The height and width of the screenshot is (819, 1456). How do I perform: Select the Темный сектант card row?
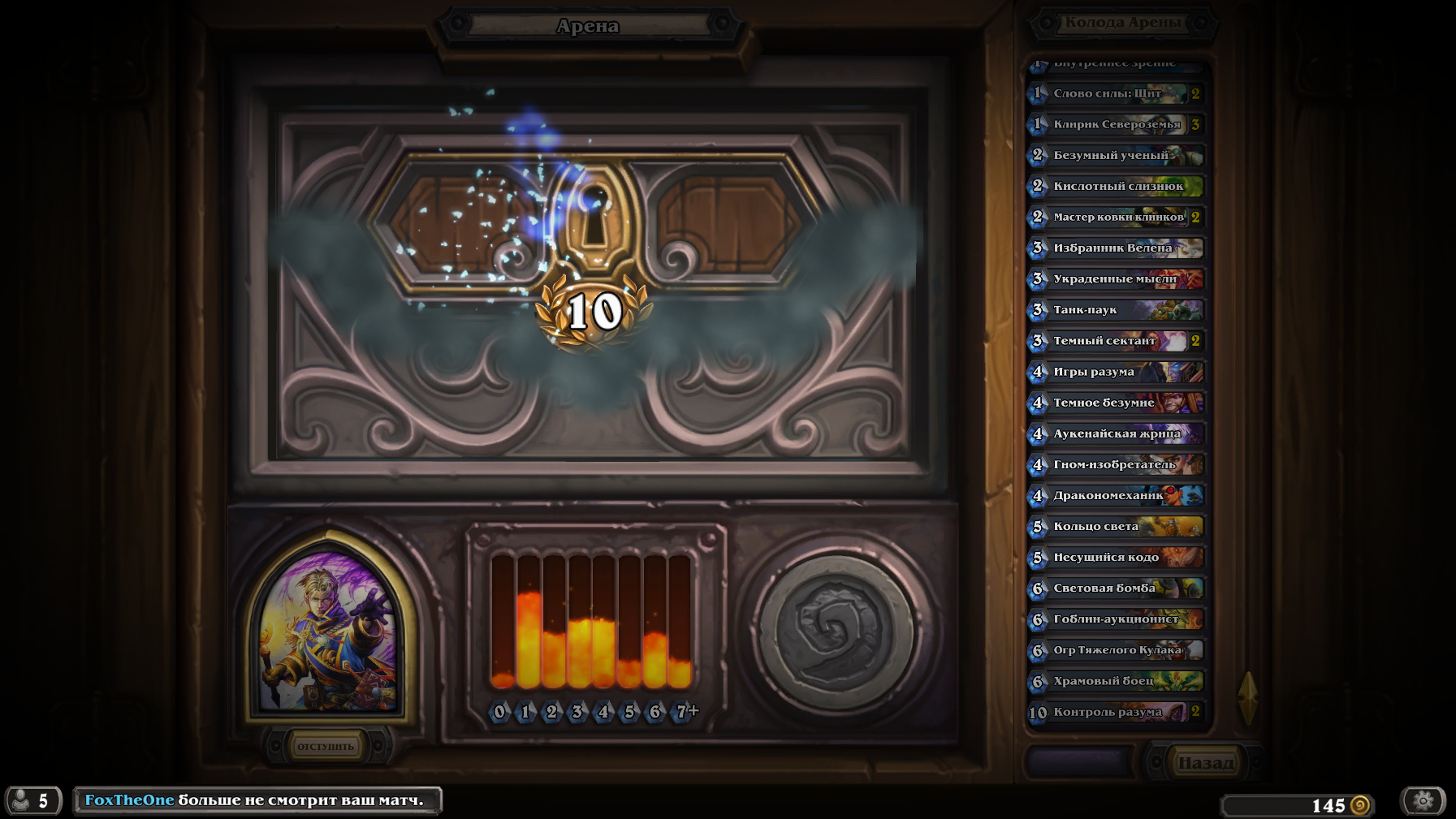pyautogui.click(x=1116, y=341)
